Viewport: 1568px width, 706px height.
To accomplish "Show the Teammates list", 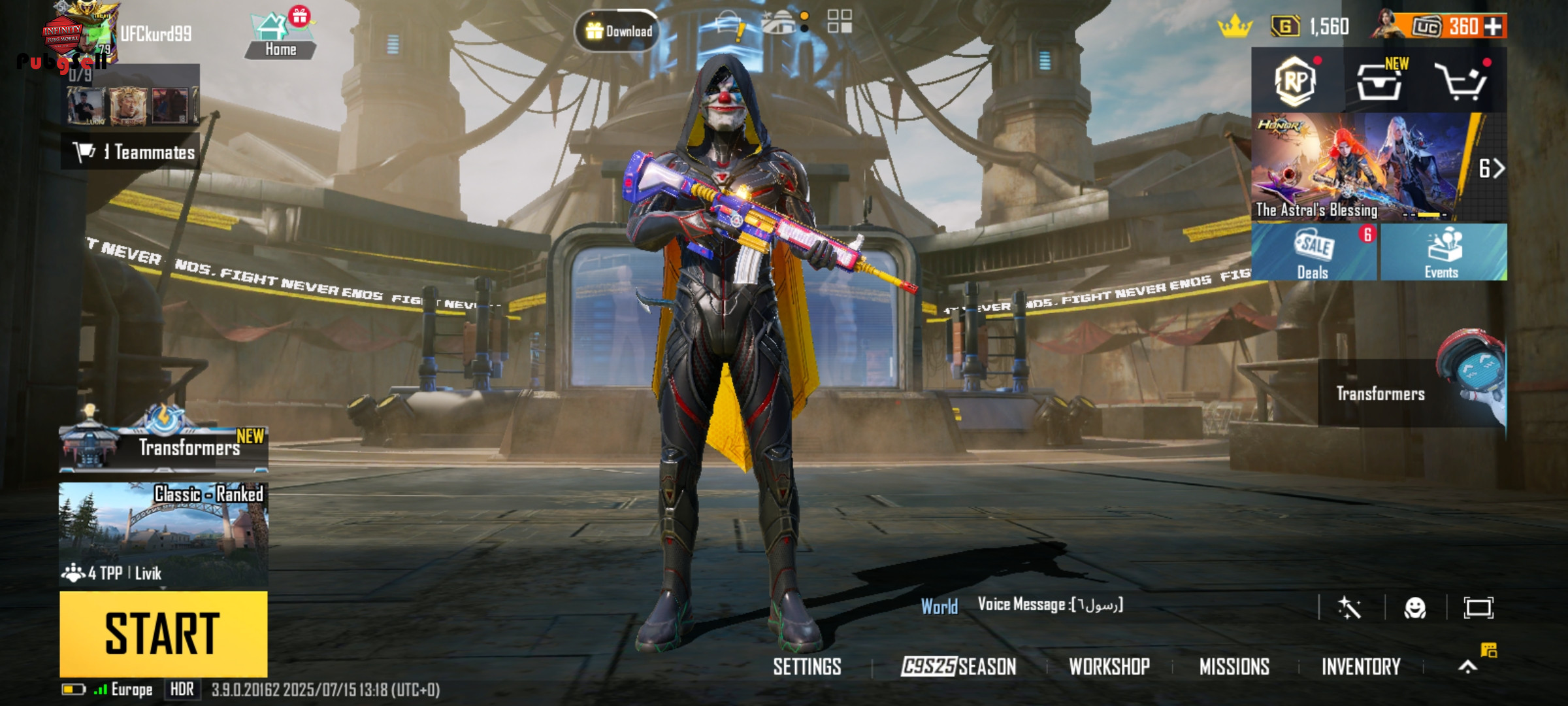I will pos(134,152).
